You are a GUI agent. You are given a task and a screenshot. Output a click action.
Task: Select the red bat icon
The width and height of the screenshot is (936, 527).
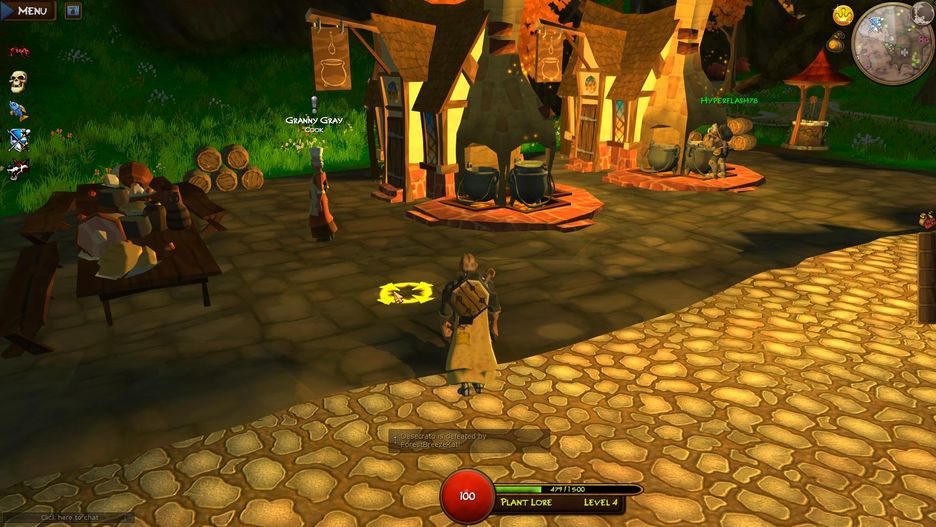pyautogui.click(x=18, y=52)
